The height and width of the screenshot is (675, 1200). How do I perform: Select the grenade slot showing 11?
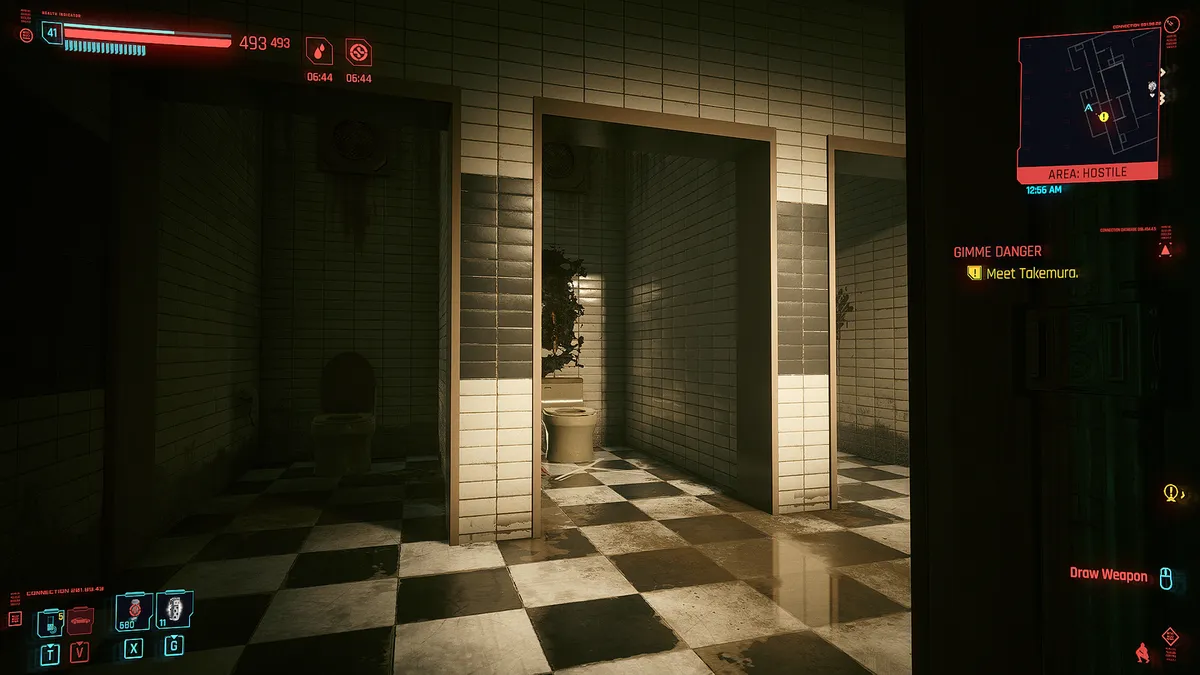(x=174, y=610)
